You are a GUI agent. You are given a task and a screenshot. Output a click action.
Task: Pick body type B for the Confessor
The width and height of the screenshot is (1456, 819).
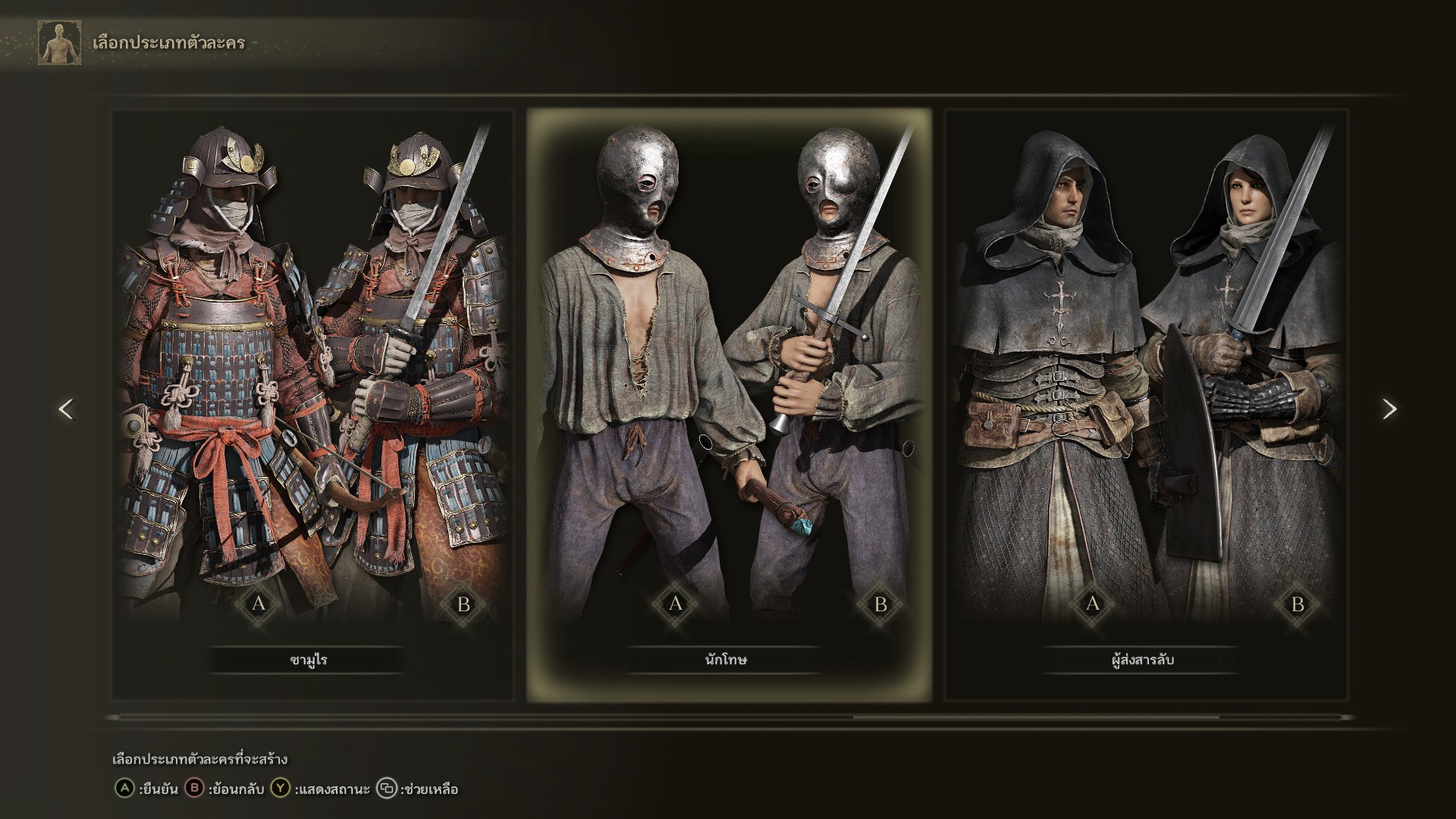pos(1298,604)
